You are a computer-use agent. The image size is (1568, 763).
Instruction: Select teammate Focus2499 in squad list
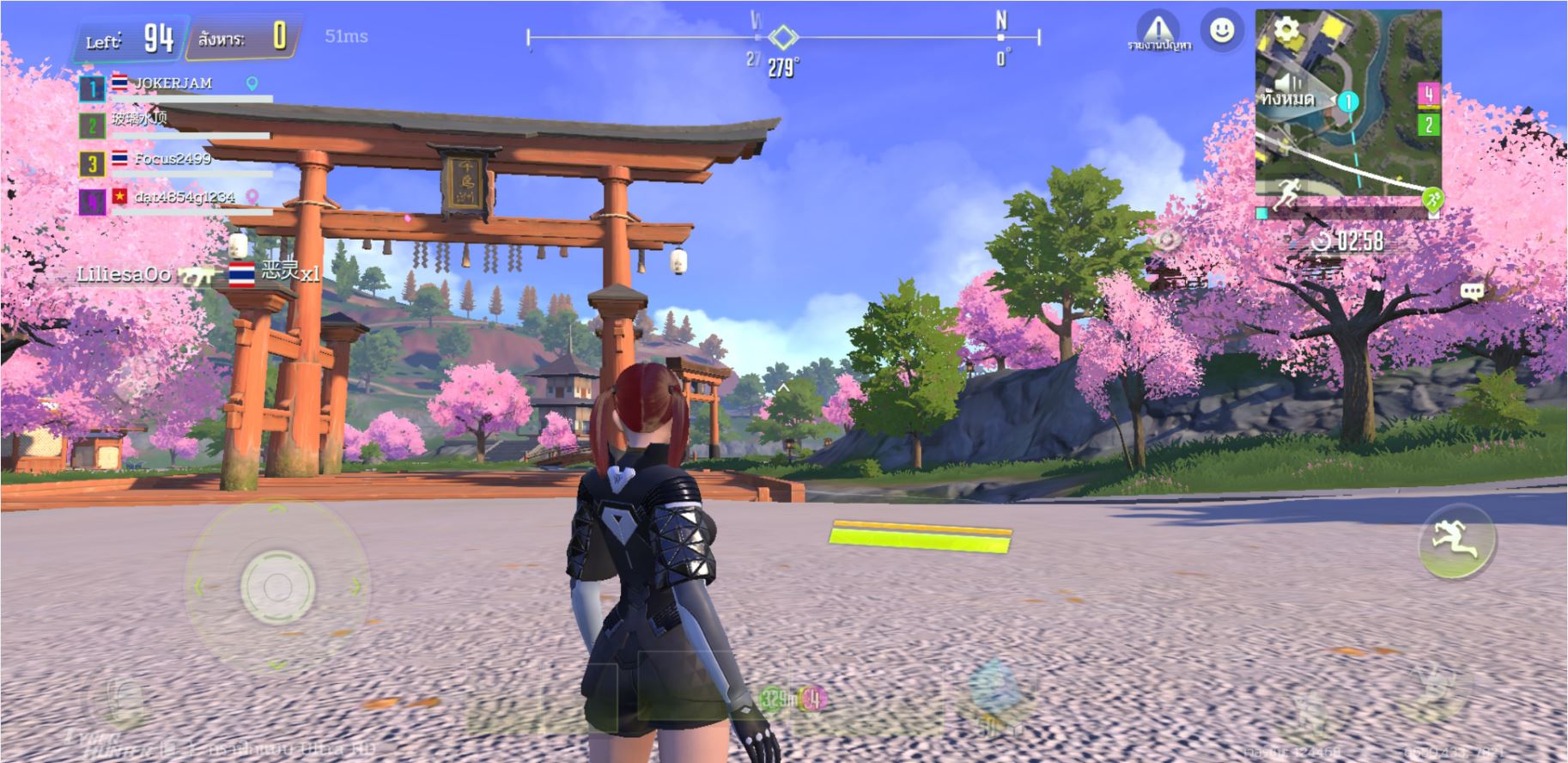[x=172, y=160]
